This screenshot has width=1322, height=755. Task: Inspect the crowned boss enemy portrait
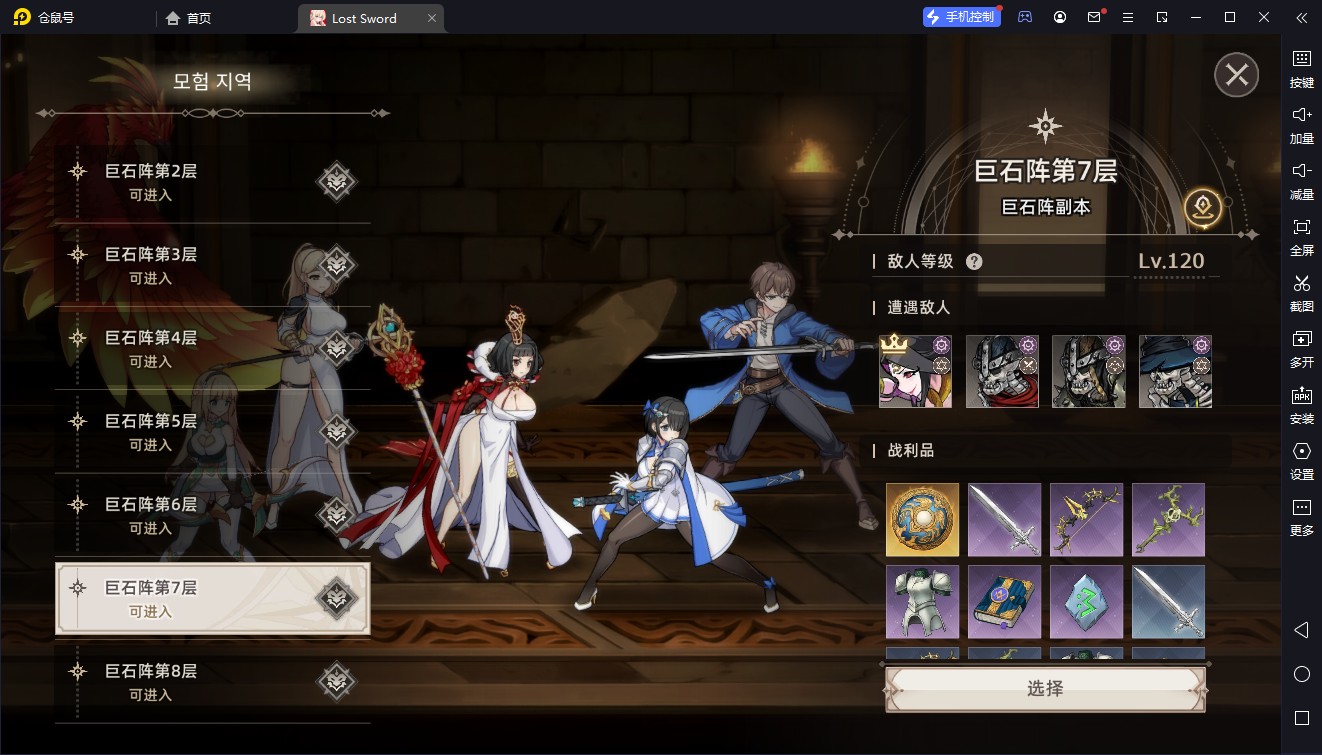pyautogui.click(x=915, y=371)
